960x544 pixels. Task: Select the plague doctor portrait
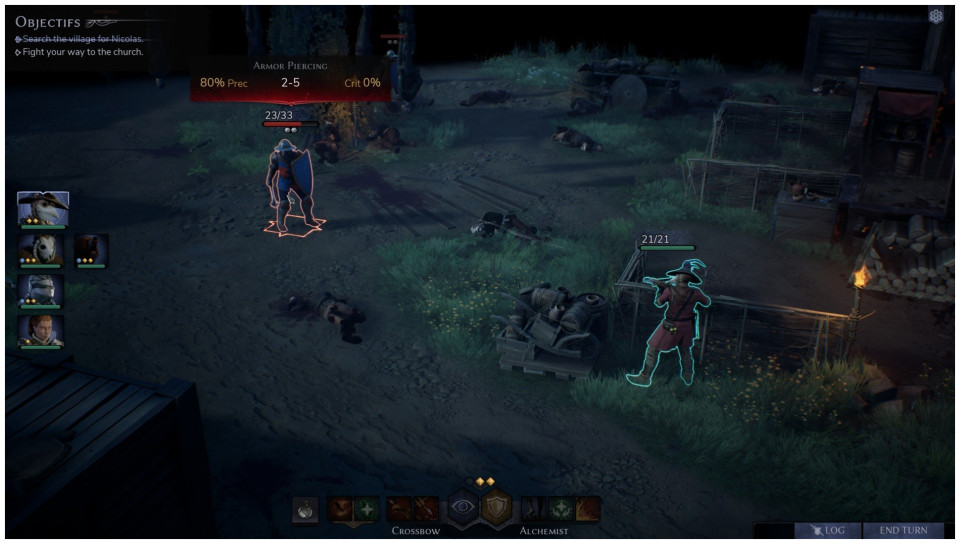click(42, 208)
